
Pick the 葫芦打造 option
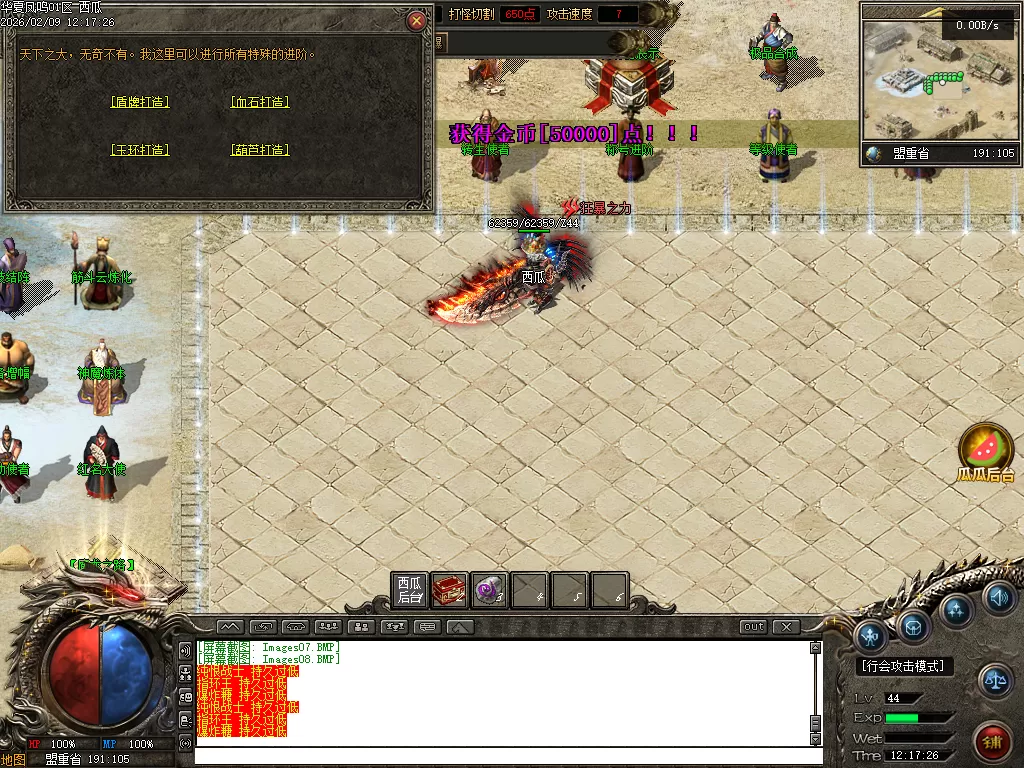tap(260, 150)
